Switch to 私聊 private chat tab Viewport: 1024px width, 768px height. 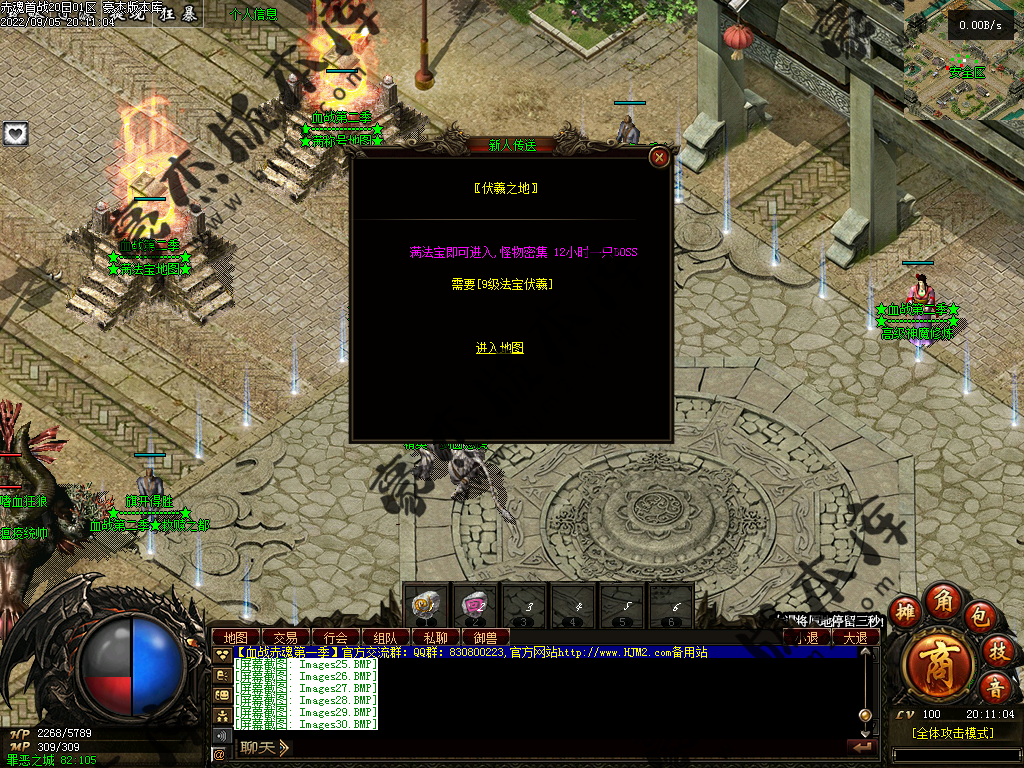pos(435,637)
